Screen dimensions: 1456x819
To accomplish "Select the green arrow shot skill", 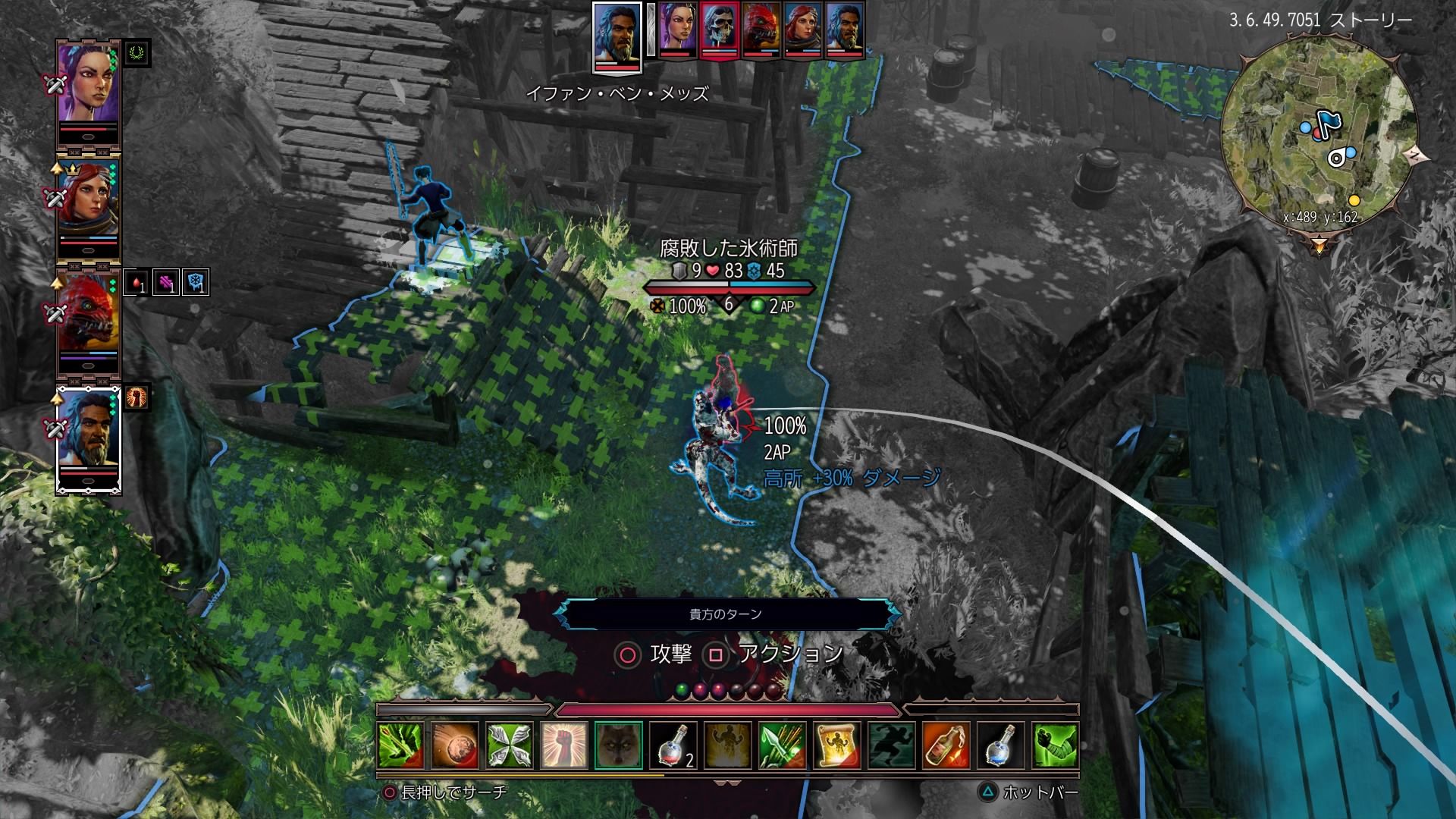I will tap(400, 746).
